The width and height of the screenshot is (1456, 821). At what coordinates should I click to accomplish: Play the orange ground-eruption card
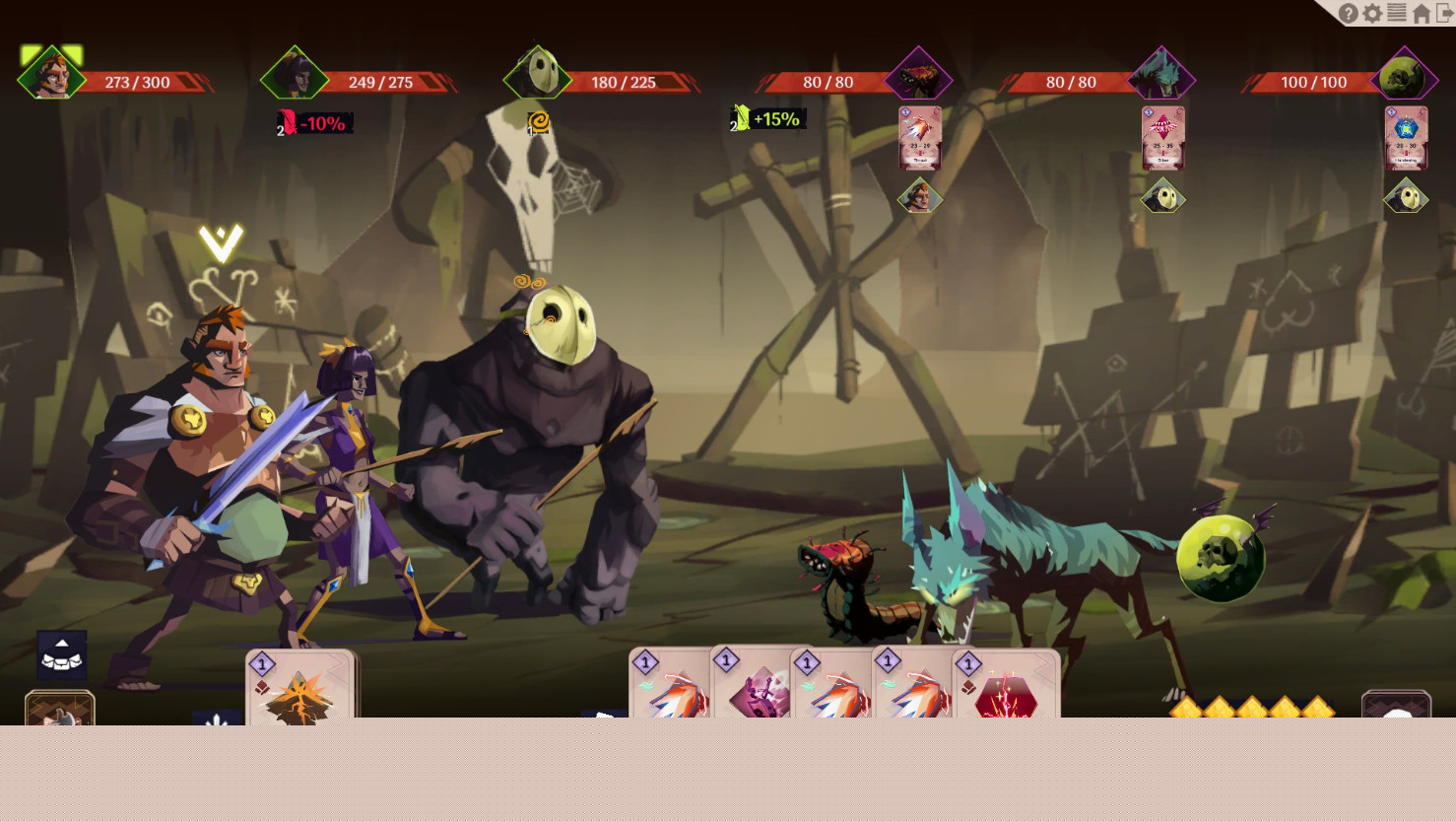click(299, 689)
